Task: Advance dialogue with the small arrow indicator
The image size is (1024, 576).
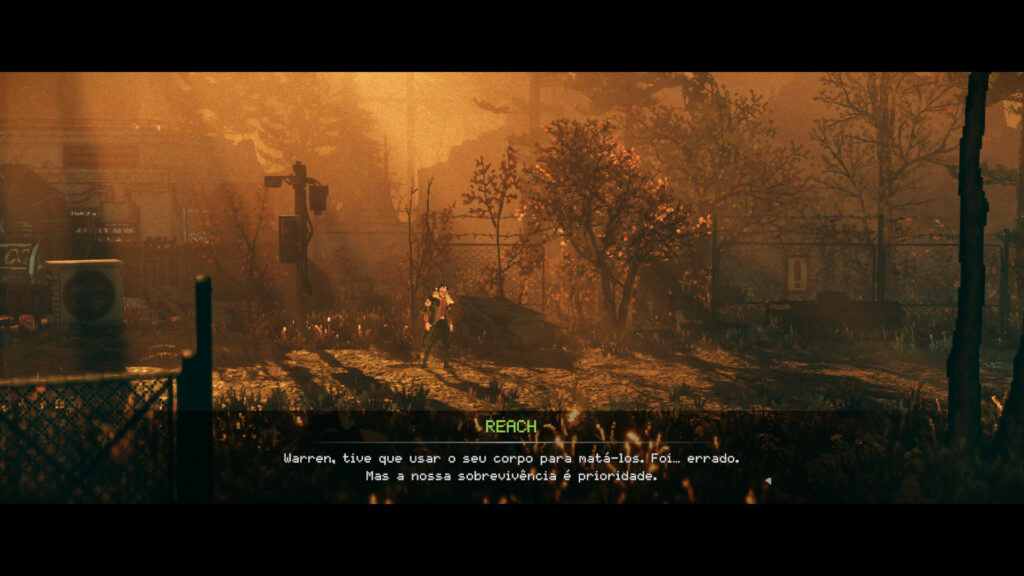Action: coord(767,481)
